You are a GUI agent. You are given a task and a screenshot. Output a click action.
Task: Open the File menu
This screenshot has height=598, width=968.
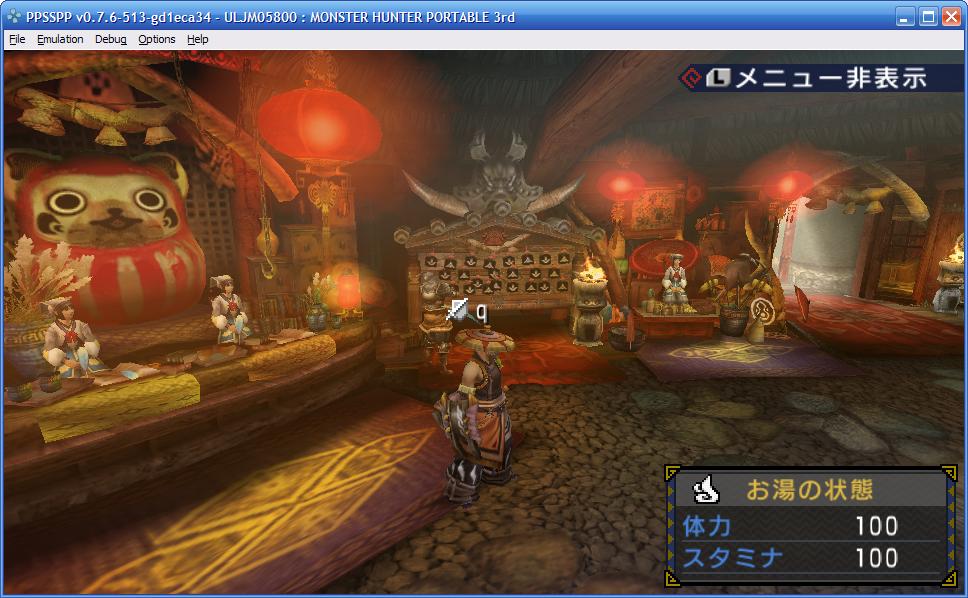coord(16,39)
